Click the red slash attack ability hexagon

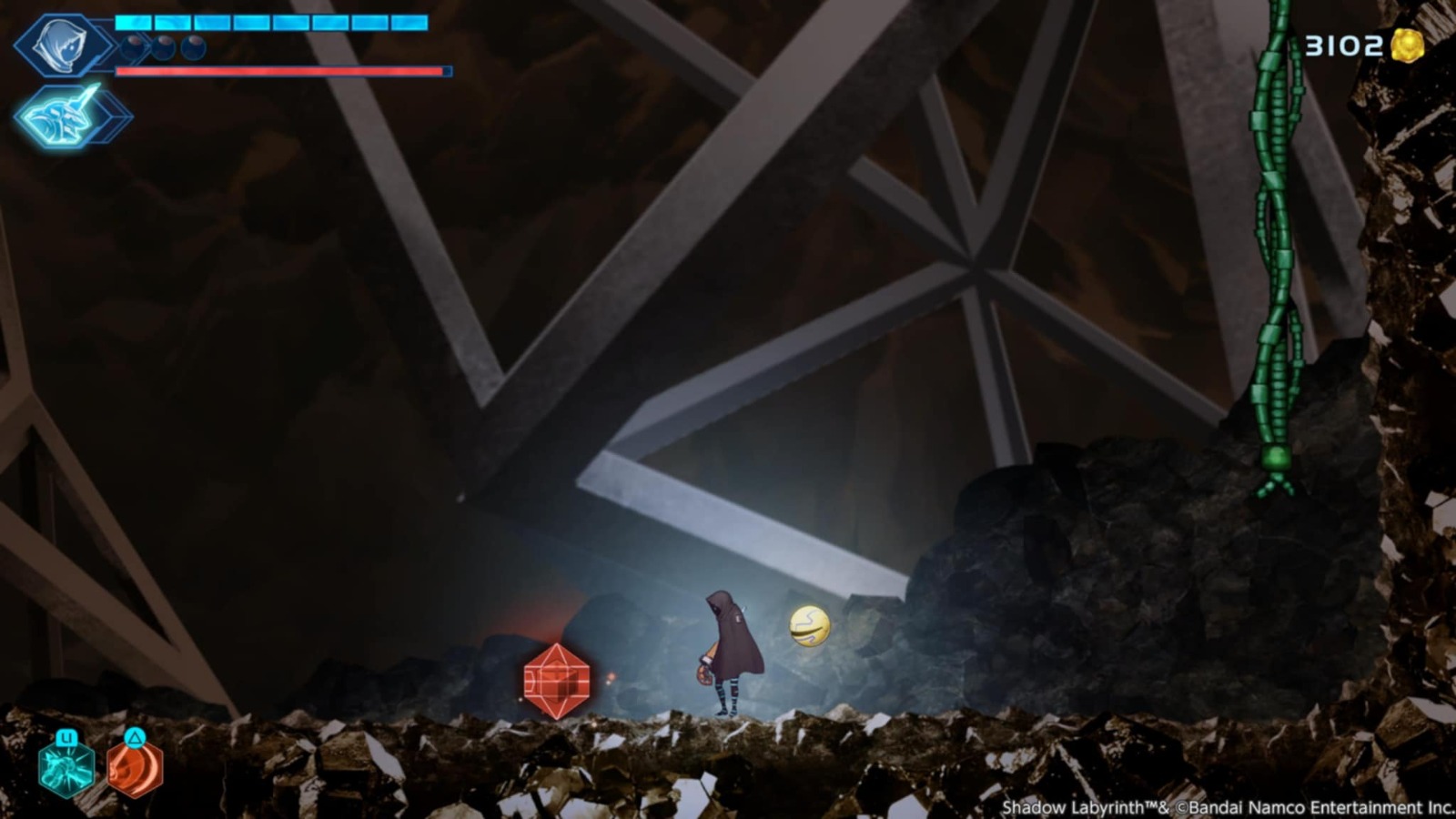click(x=136, y=771)
